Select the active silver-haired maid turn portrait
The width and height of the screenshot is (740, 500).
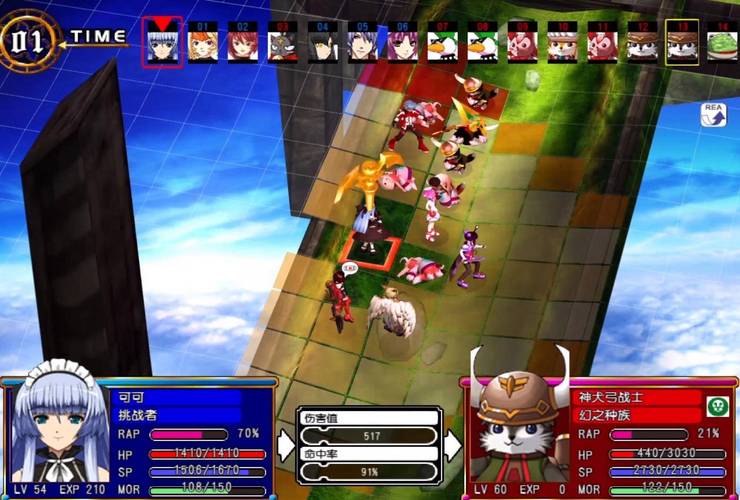162,44
